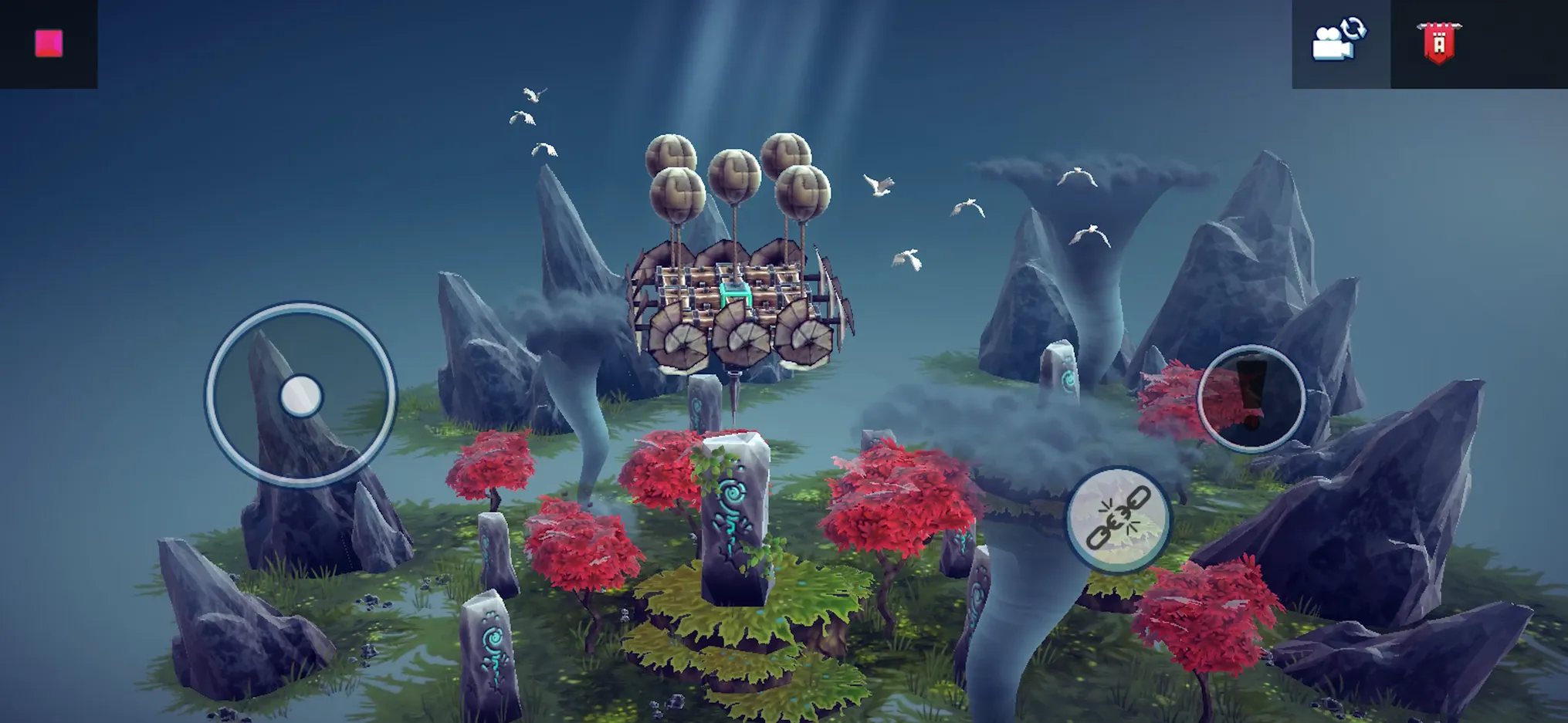Tap the virtual joystick thumb knob
This screenshot has height=723, width=1568.
click(x=300, y=397)
